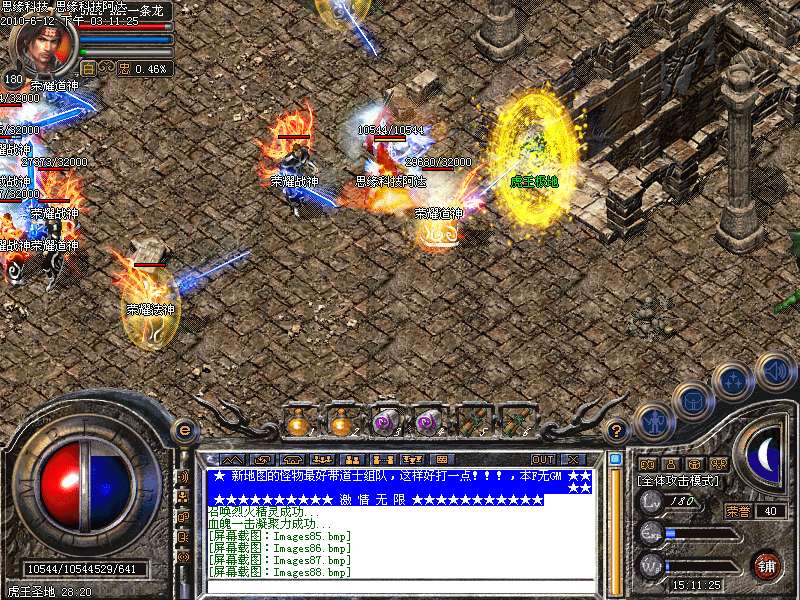Use the bundled scroll item in slot 5

(x=471, y=422)
